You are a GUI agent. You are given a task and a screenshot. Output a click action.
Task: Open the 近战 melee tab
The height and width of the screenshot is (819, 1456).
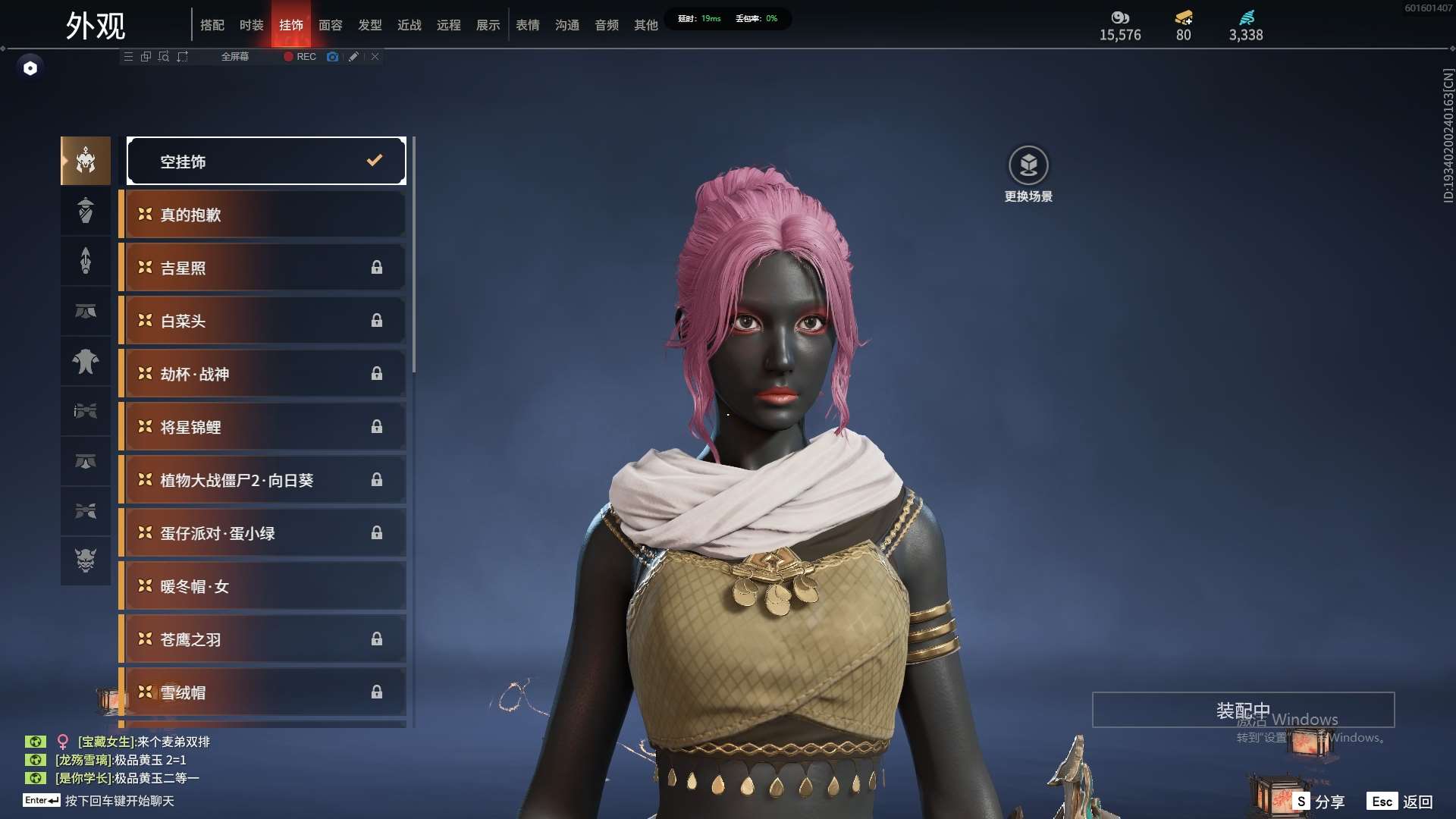pyautogui.click(x=409, y=25)
